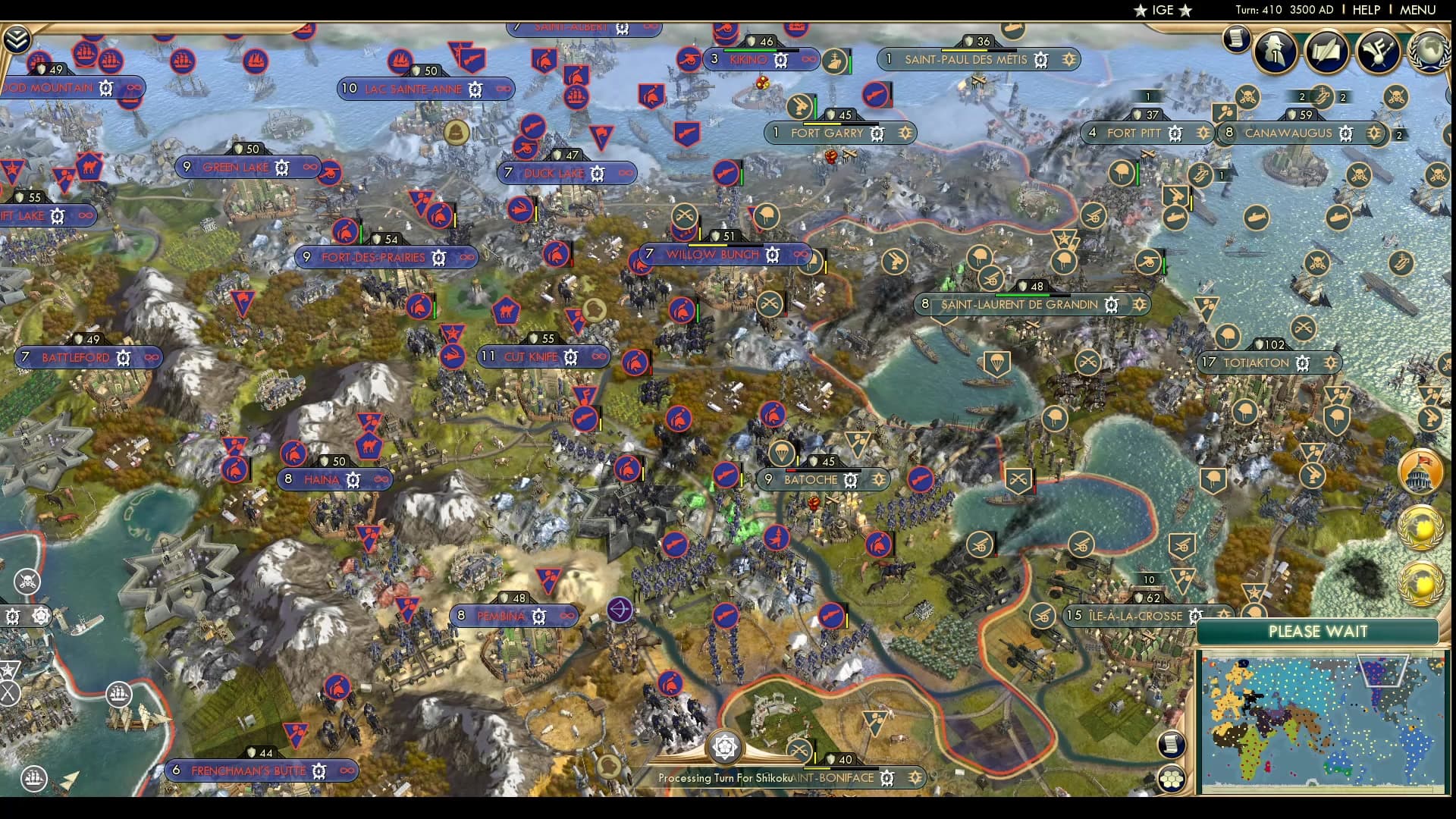Toggle the citizen focus icon on Batoche's banner
This screenshot has height=819, width=1456.
879,480
